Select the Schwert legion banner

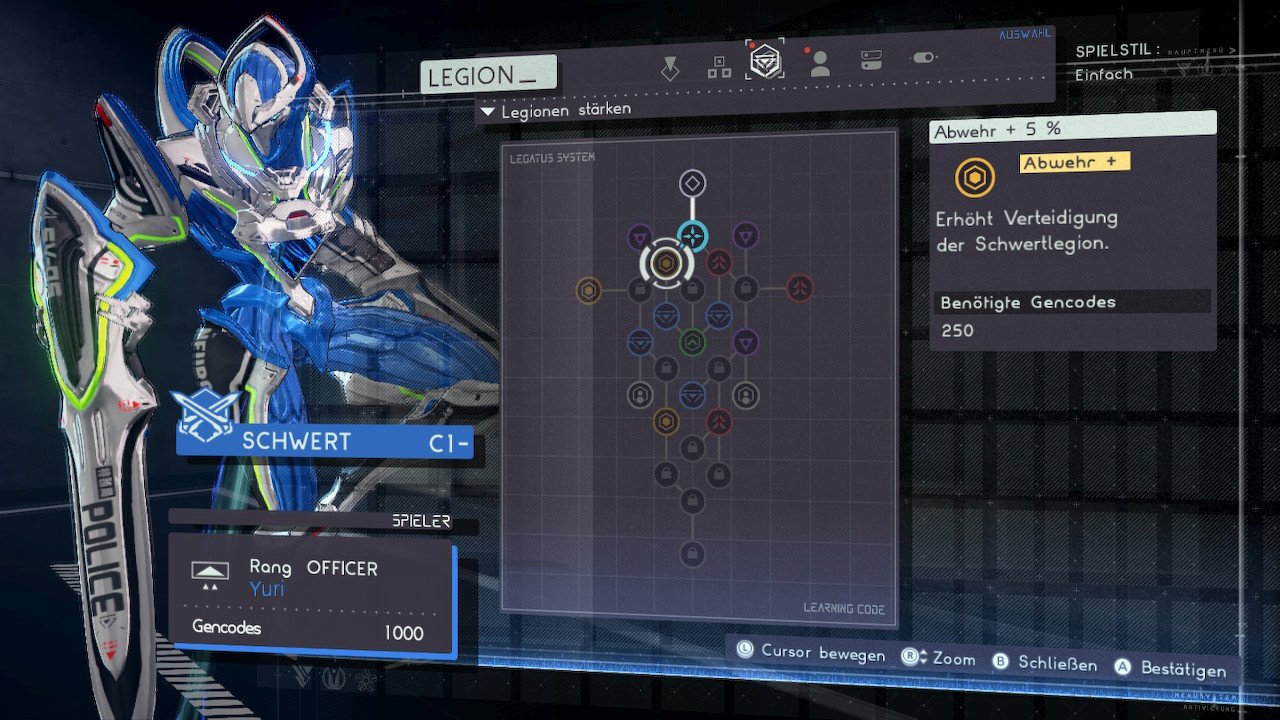[x=324, y=442]
